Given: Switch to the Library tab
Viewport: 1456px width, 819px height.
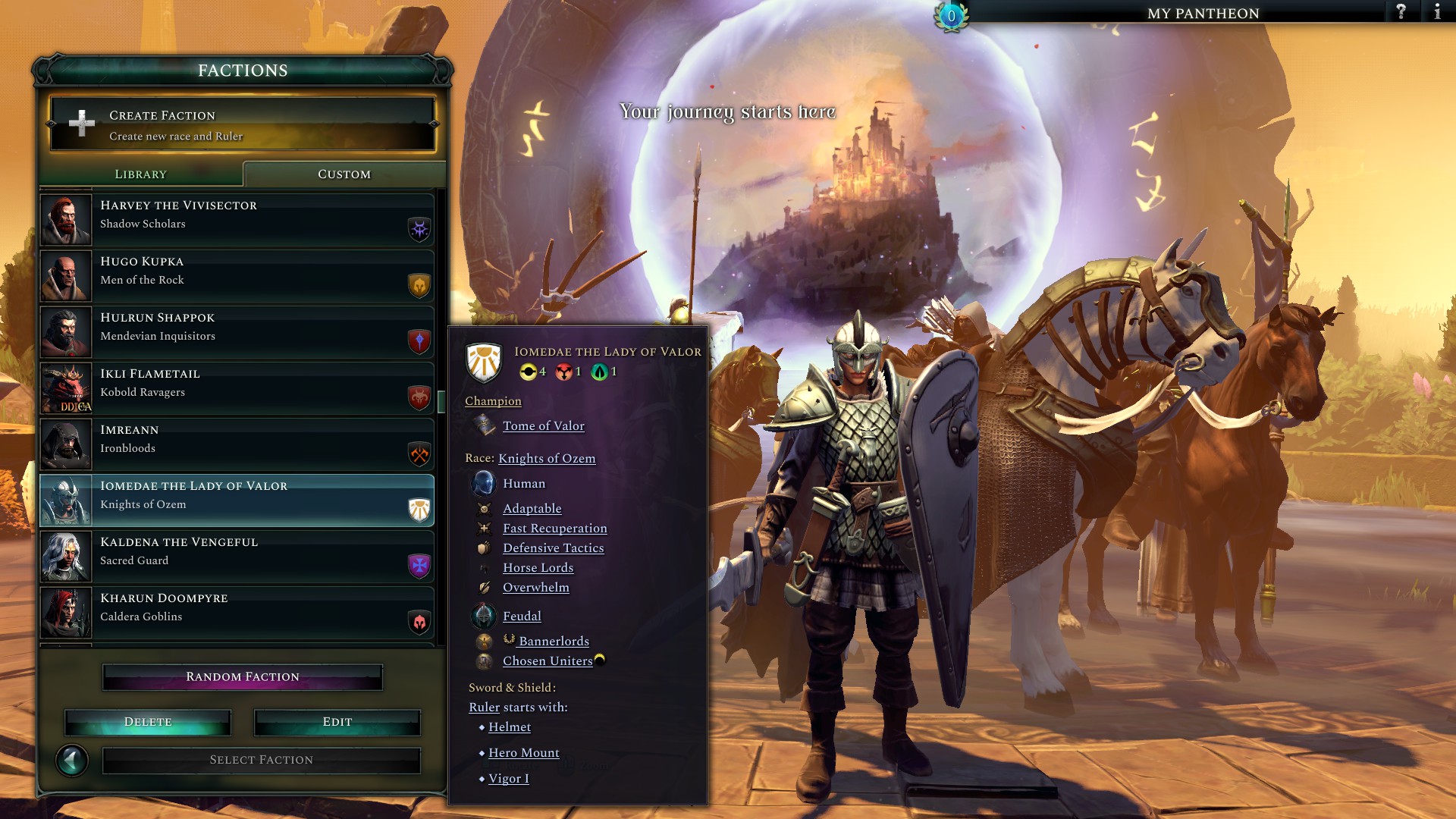Looking at the screenshot, I should click(x=140, y=174).
